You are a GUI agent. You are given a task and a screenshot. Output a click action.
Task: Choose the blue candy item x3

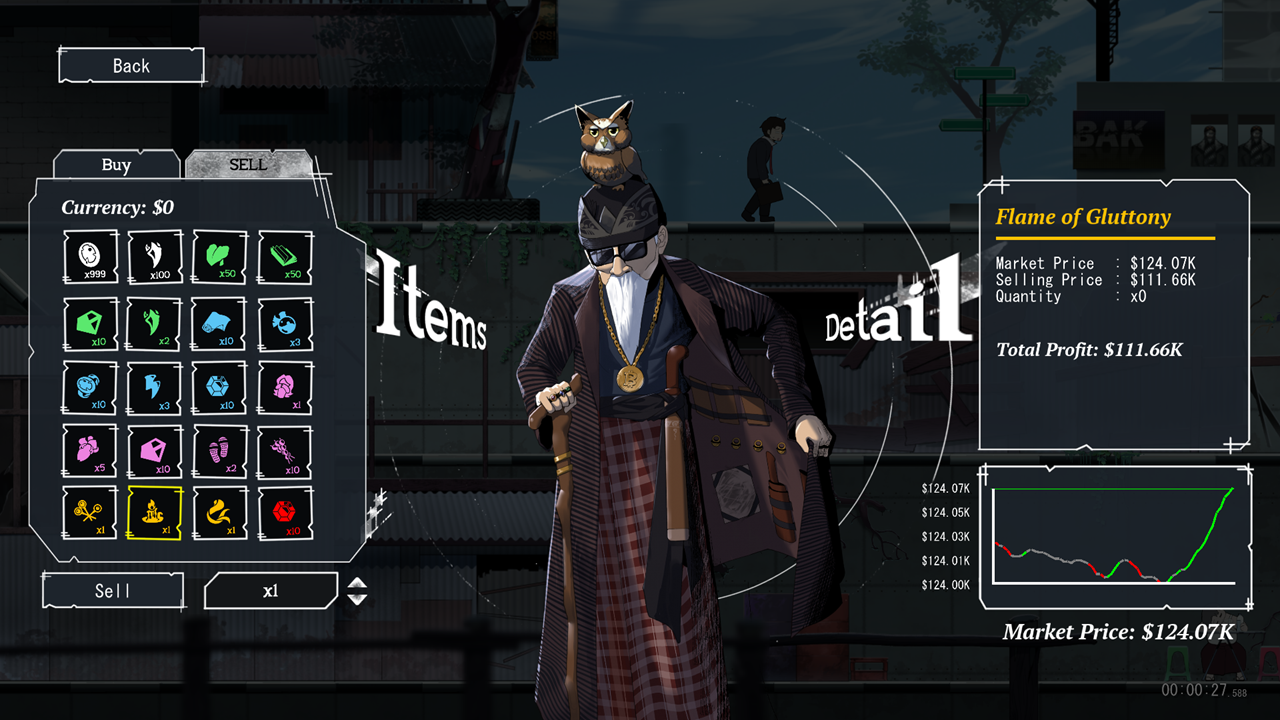285,323
